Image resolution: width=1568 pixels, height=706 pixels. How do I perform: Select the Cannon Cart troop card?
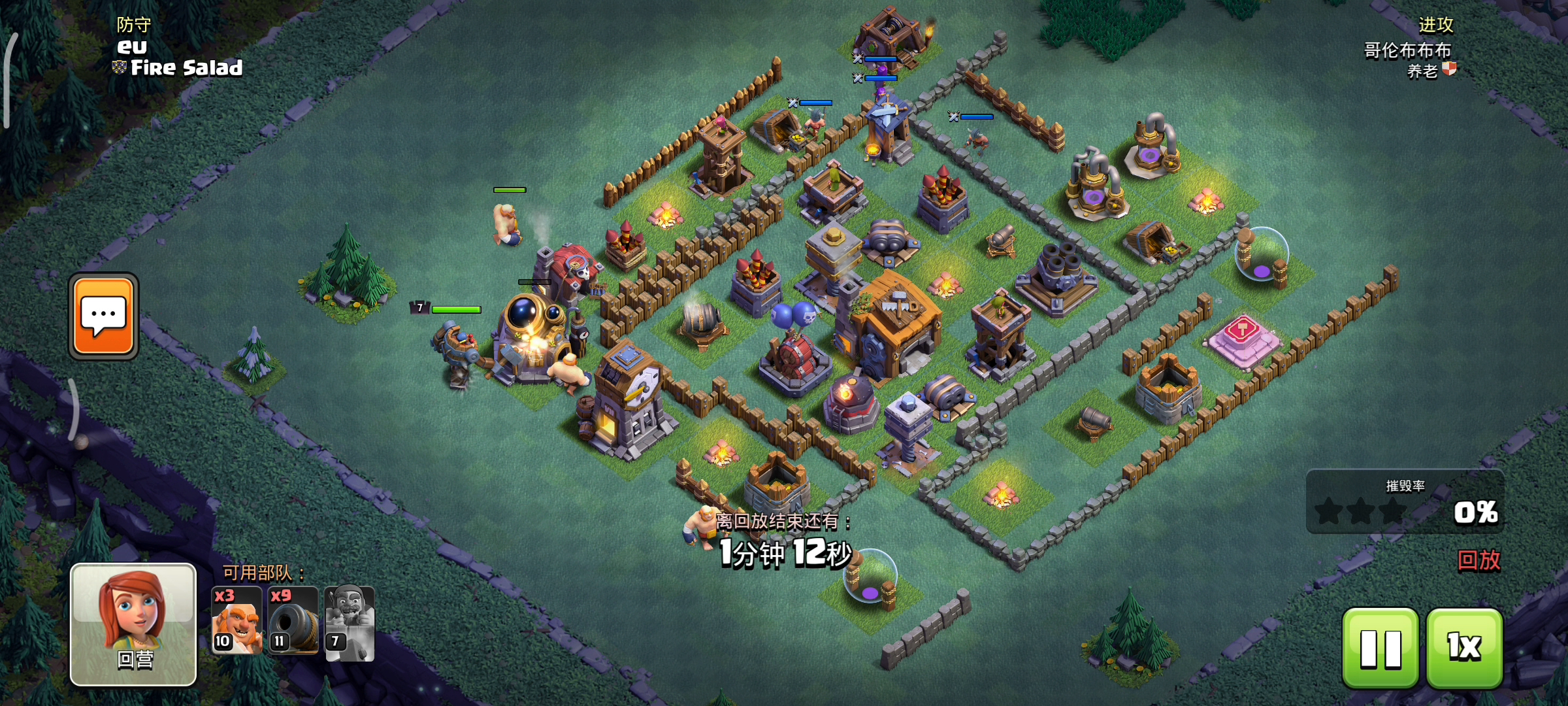(x=293, y=621)
